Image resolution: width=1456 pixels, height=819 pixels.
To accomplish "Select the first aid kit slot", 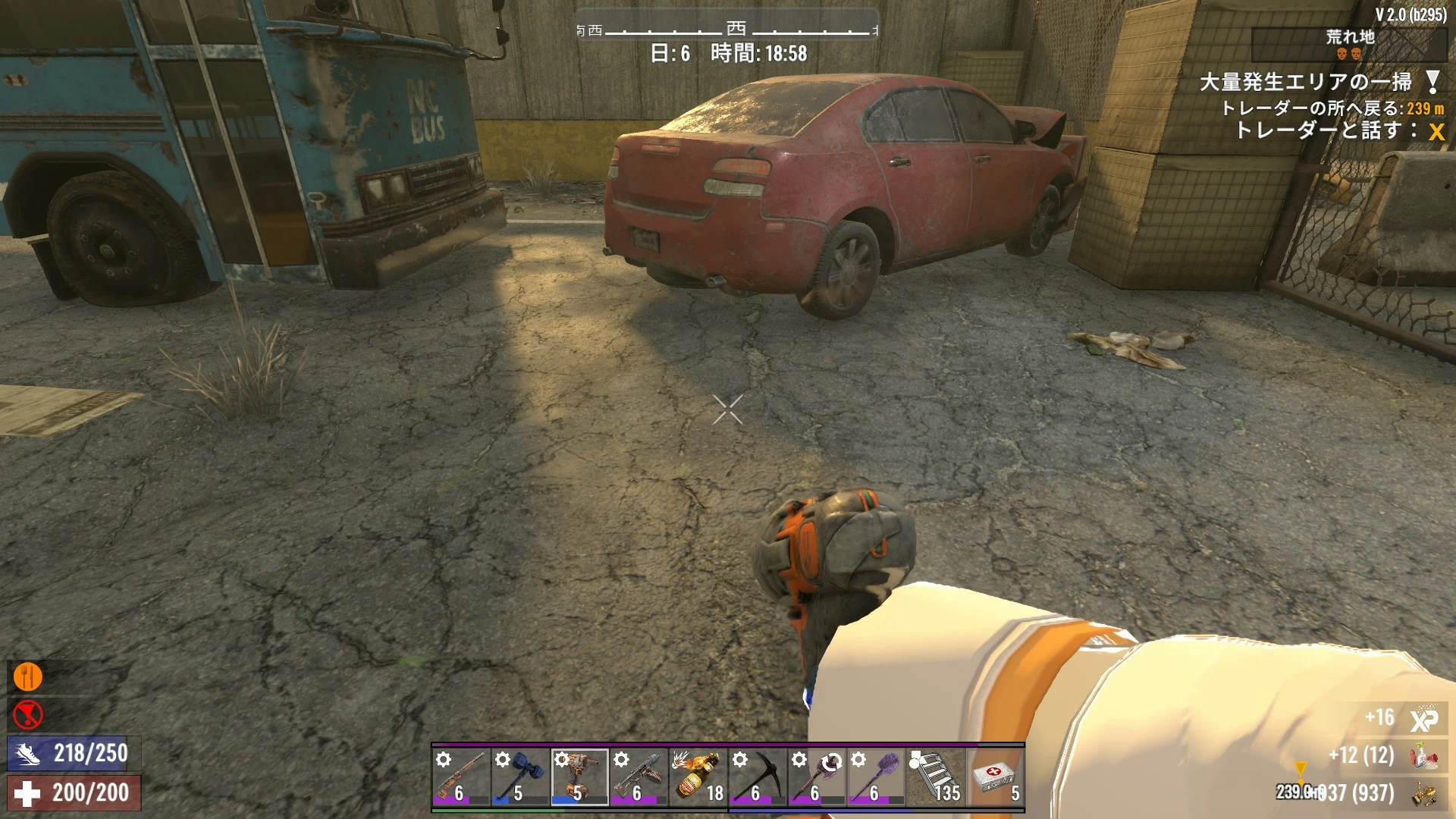I will pyautogui.click(x=994, y=777).
